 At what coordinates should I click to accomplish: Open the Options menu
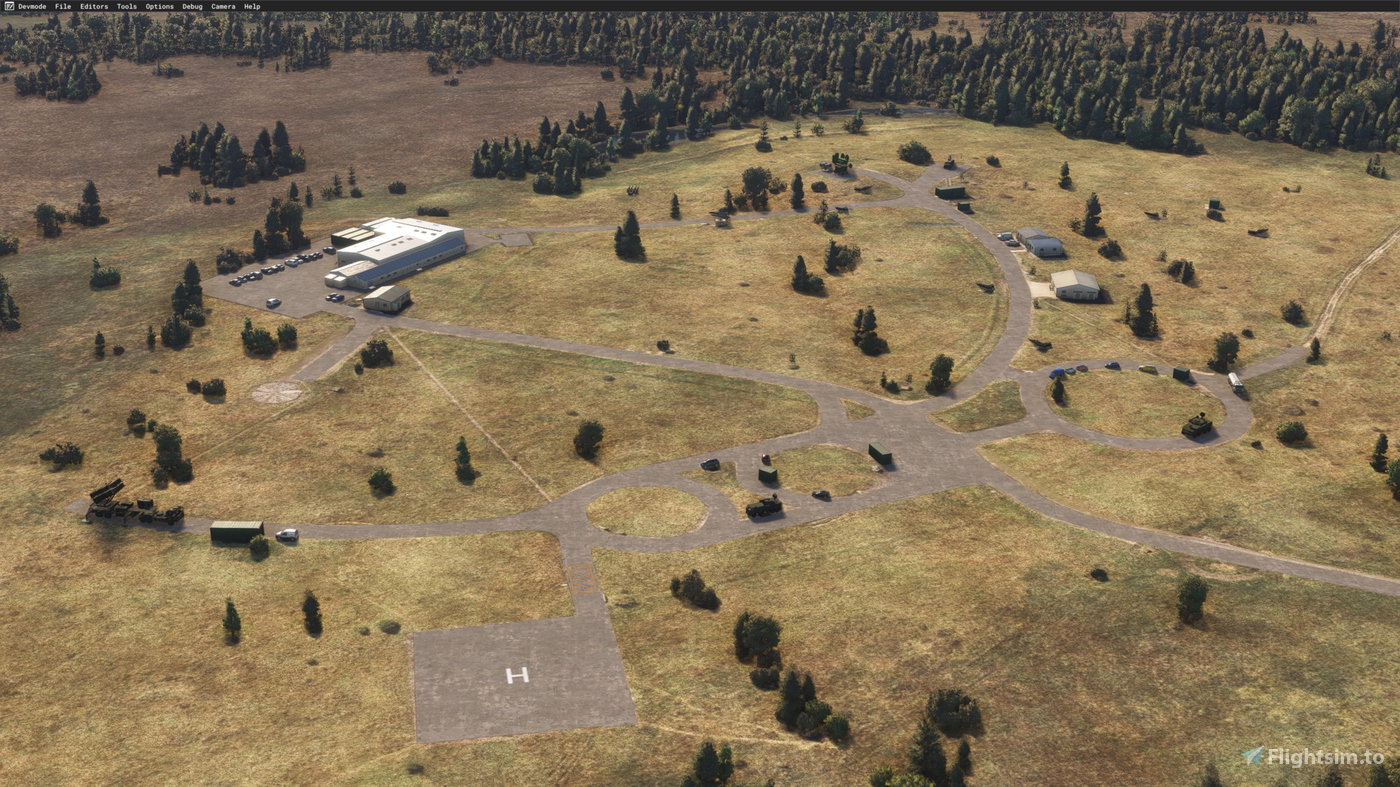pos(157,6)
